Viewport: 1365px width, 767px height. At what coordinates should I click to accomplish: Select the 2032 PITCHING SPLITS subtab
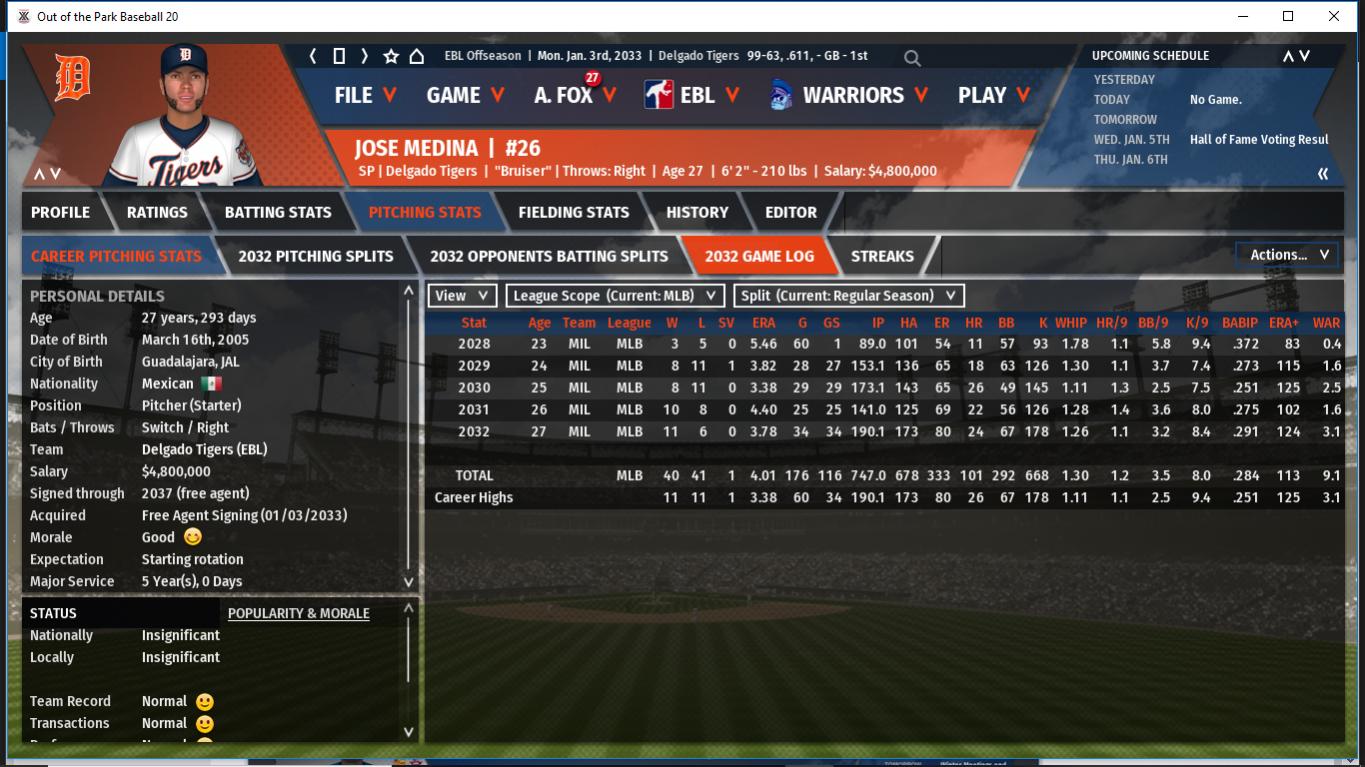pyautogui.click(x=316, y=256)
